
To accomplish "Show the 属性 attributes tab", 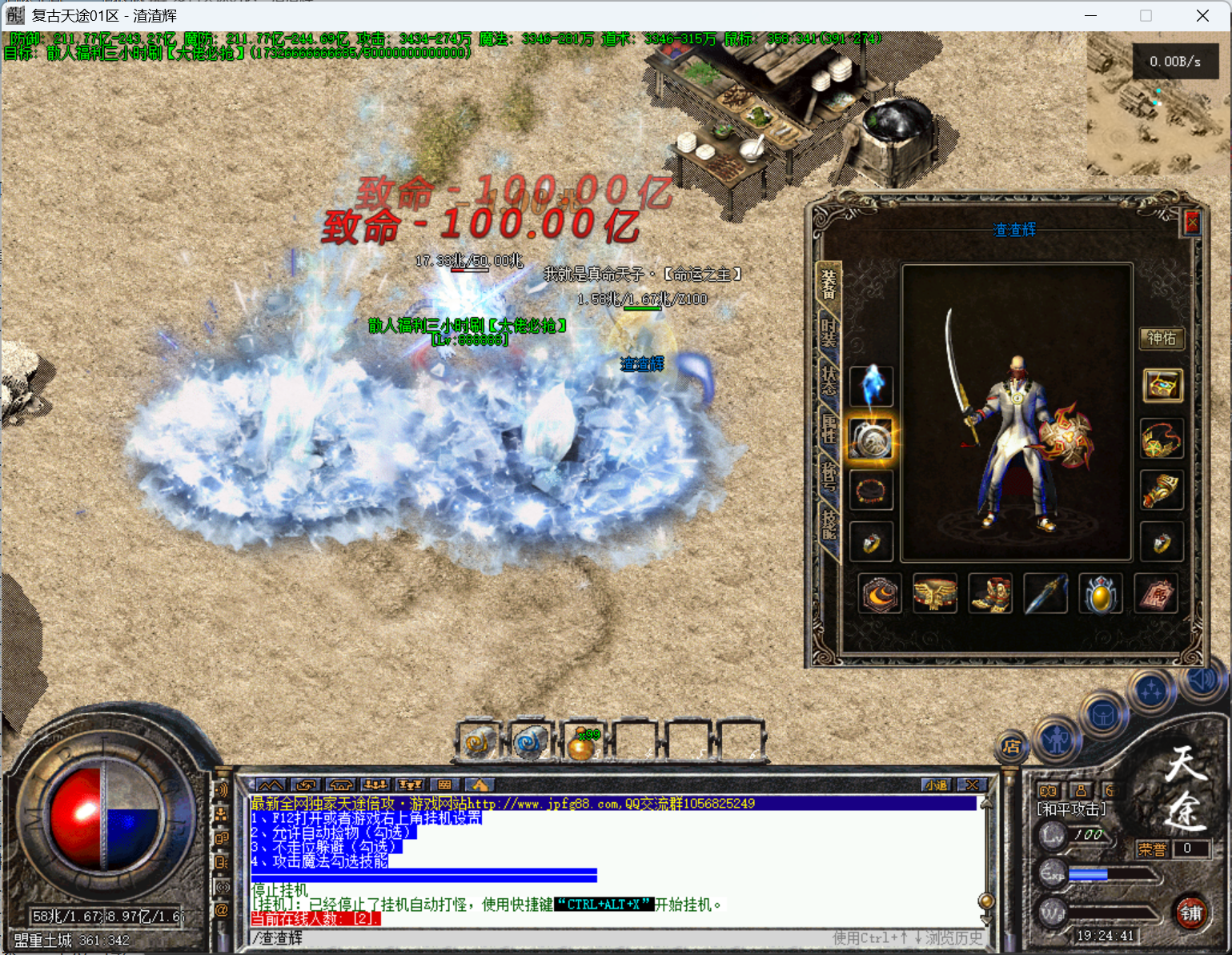I will (x=828, y=427).
